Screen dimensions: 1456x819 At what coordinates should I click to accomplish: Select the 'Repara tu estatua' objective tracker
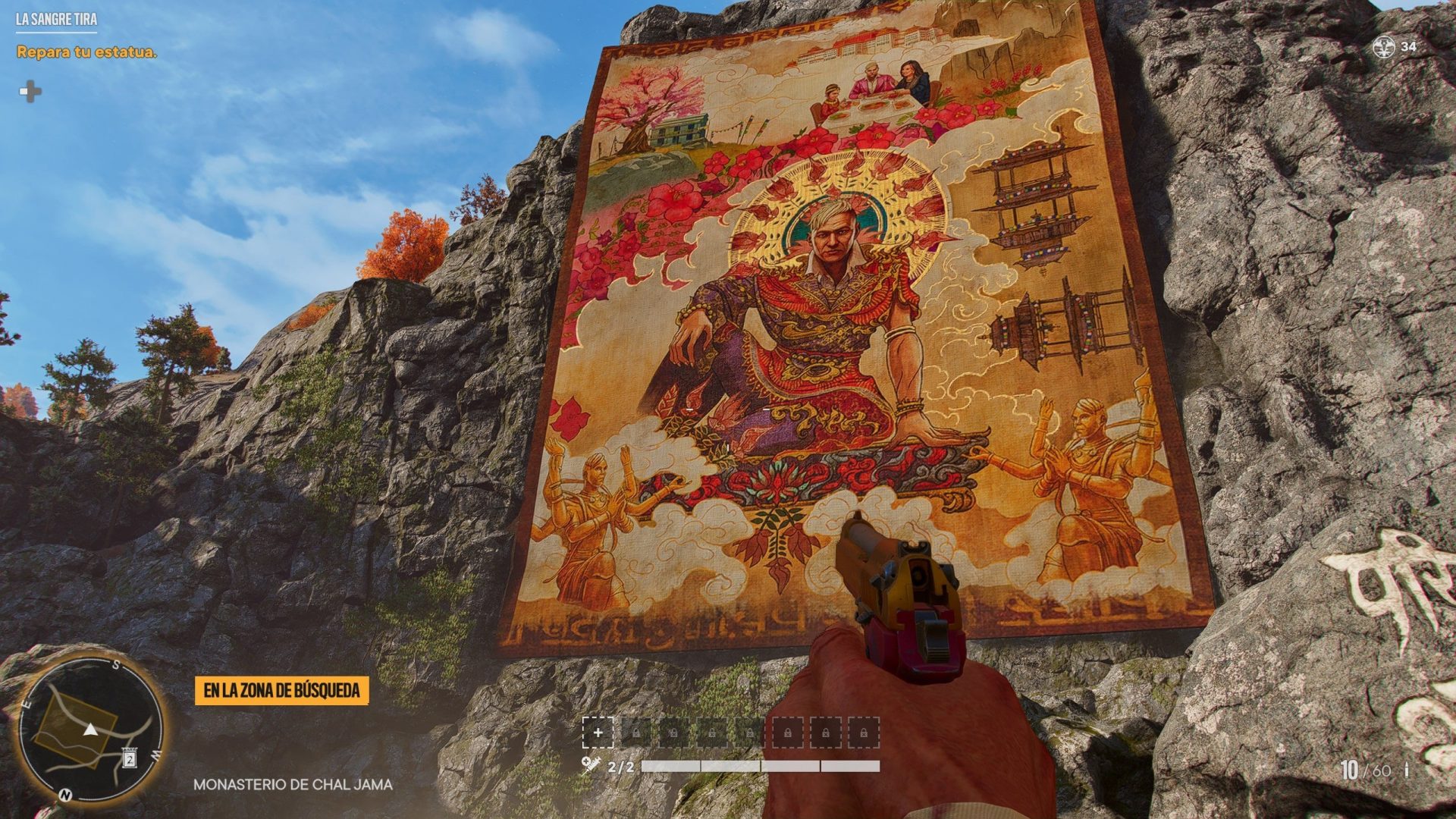(86, 52)
